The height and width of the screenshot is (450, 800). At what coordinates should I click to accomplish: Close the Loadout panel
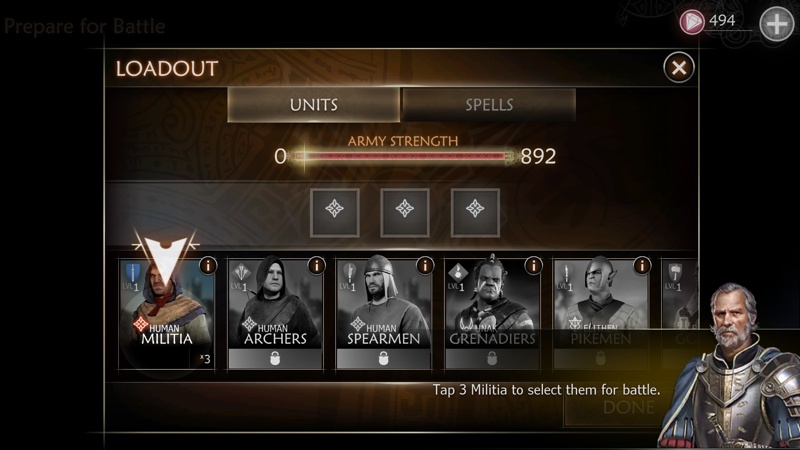[x=679, y=68]
